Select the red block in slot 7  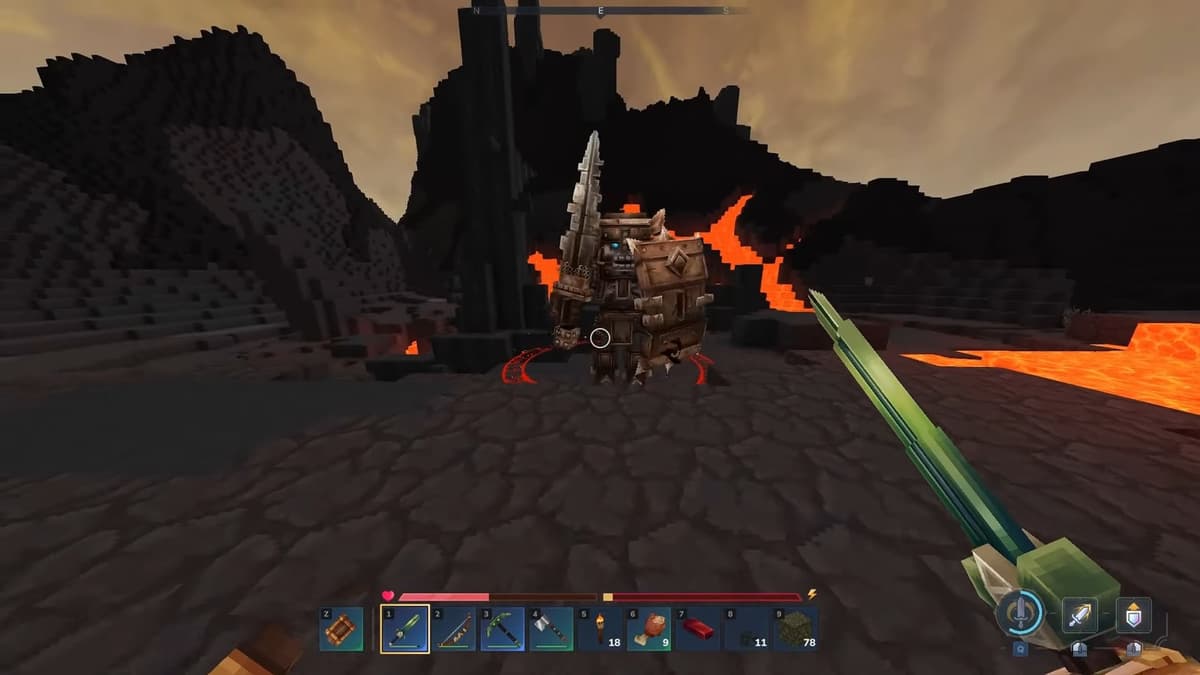pyautogui.click(x=697, y=630)
